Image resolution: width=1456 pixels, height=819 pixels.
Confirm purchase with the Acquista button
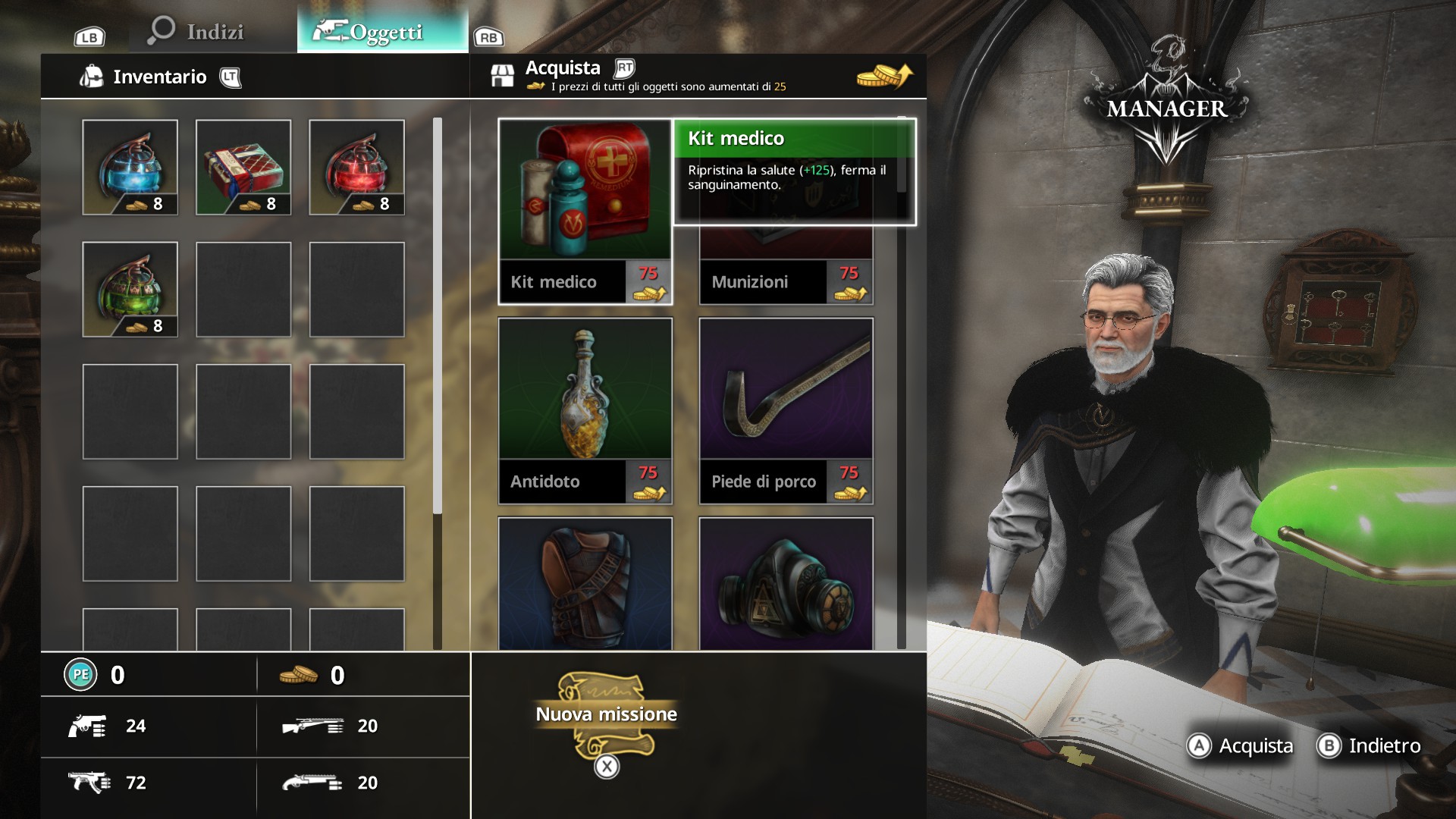(x=1241, y=746)
